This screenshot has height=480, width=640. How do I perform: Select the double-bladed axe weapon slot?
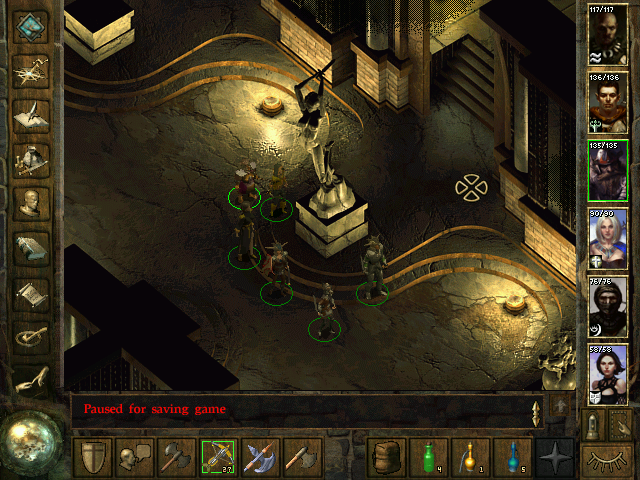coord(261,458)
